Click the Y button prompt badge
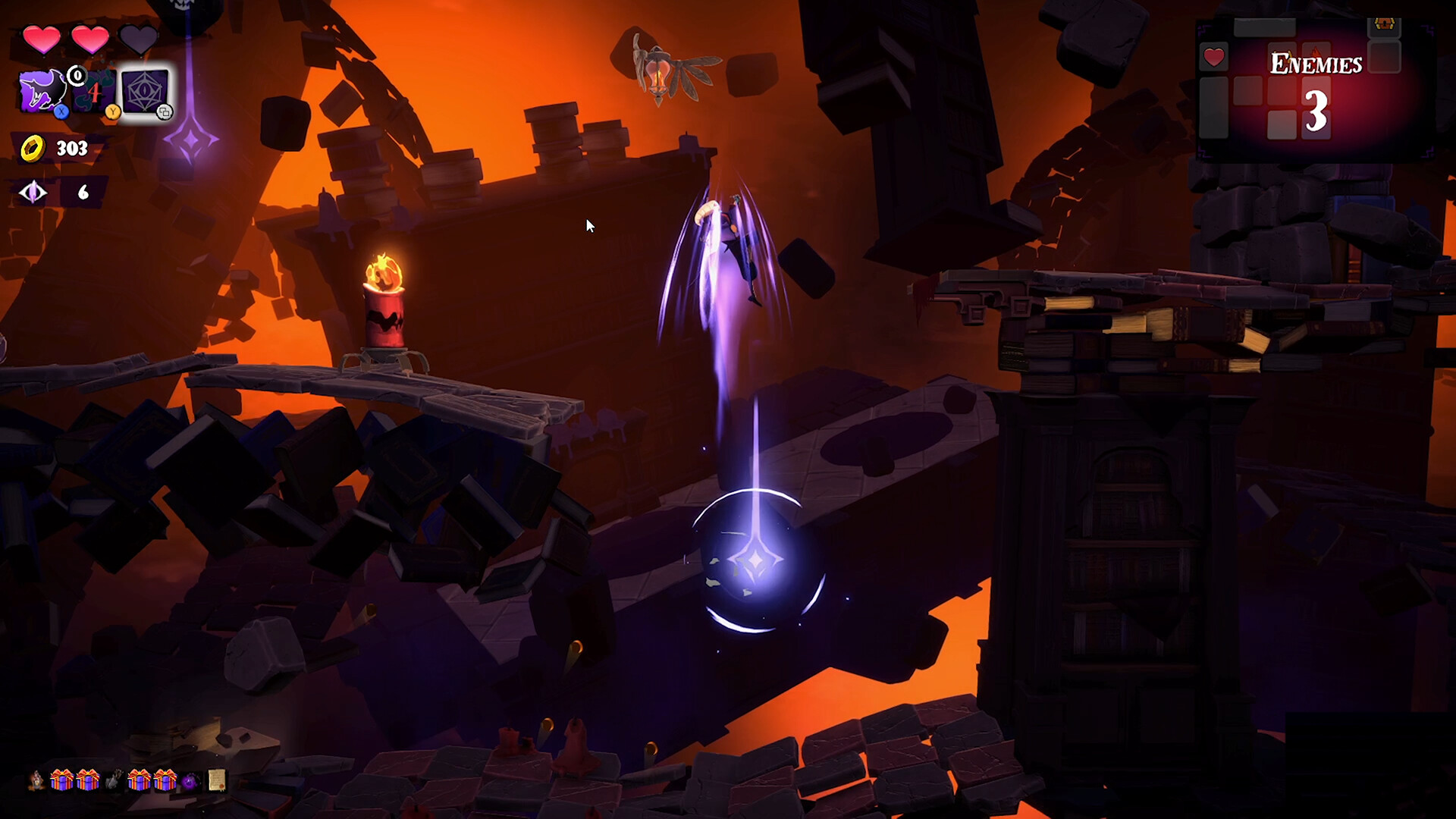Viewport: 1456px width, 819px height. click(112, 111)
